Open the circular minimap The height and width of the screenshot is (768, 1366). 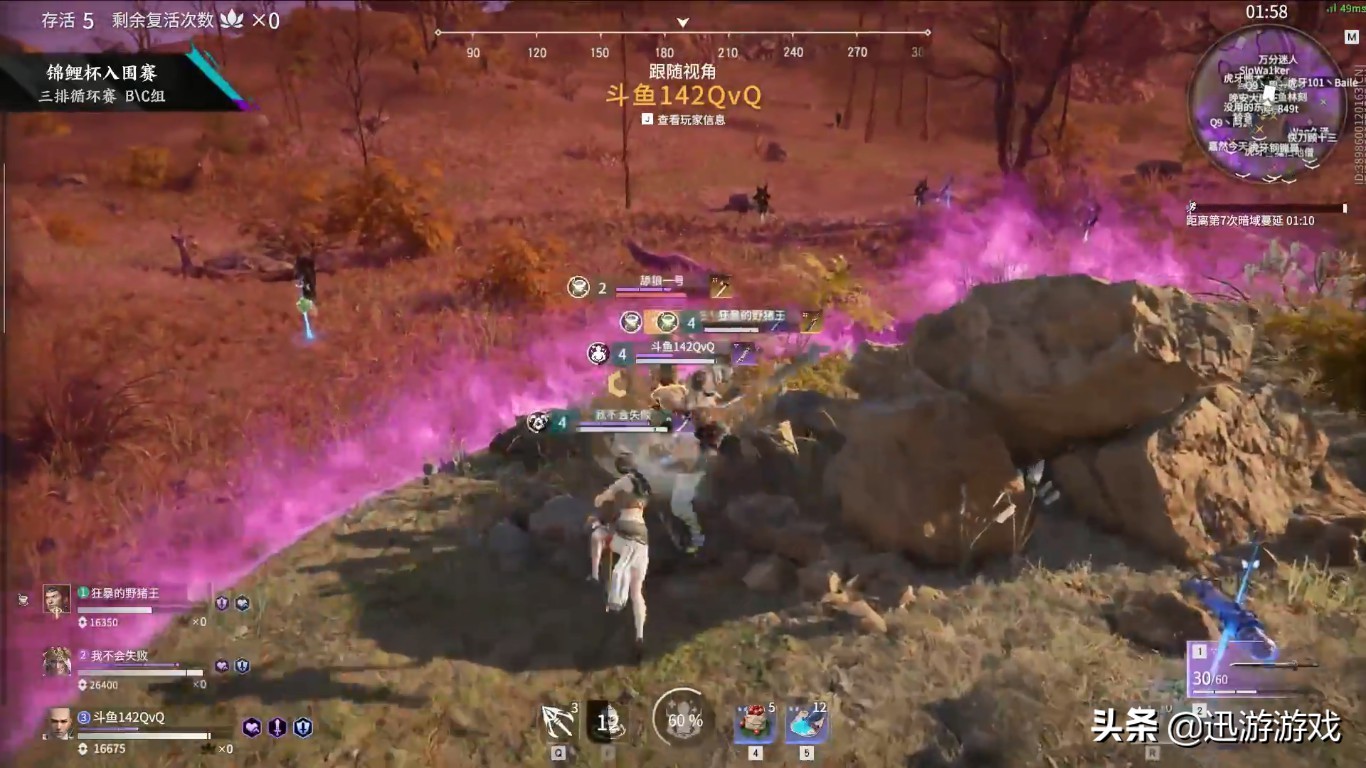tap(1266, 103)
